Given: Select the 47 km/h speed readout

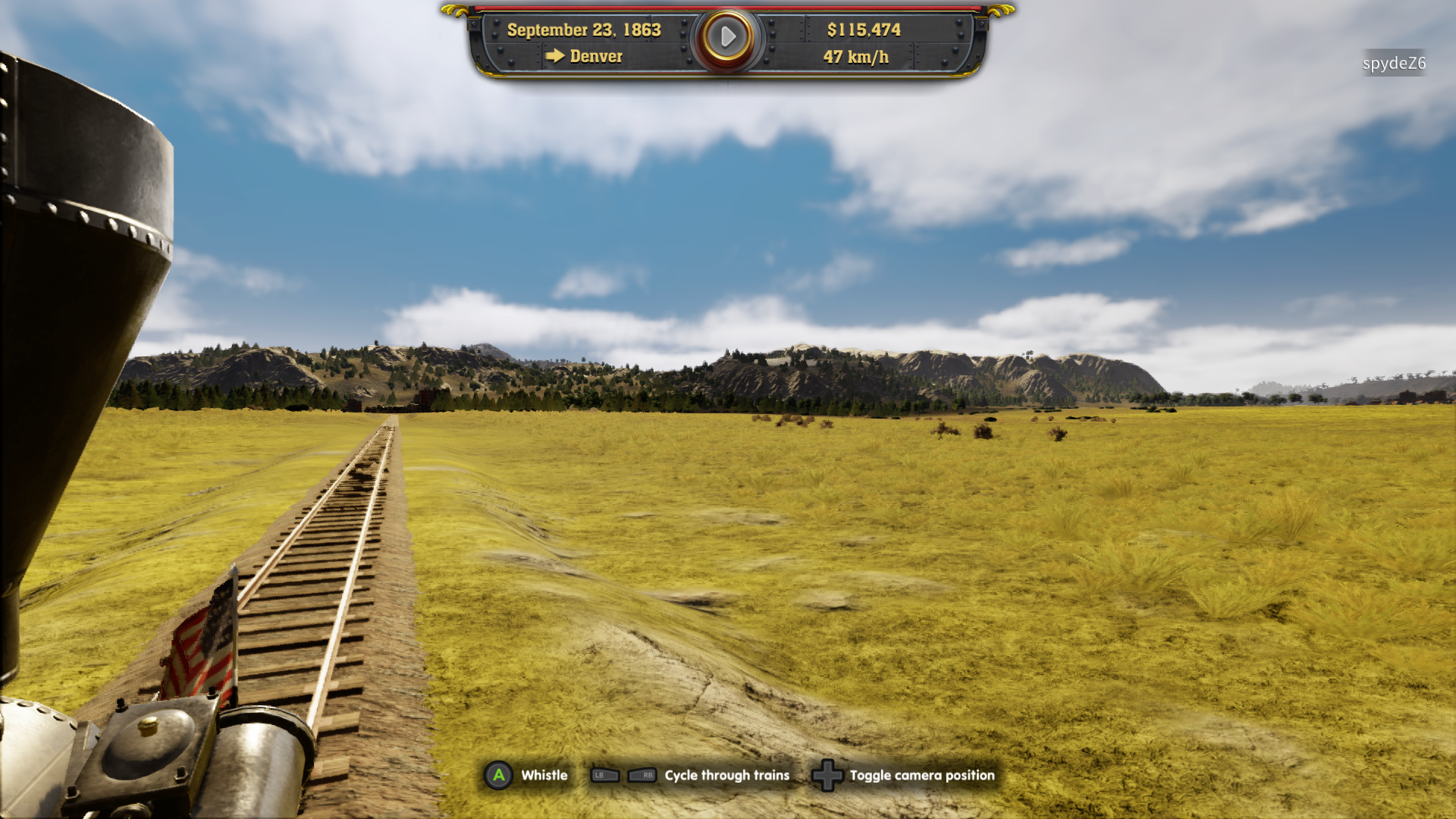Looking at the screenshot, I should 855,58.
